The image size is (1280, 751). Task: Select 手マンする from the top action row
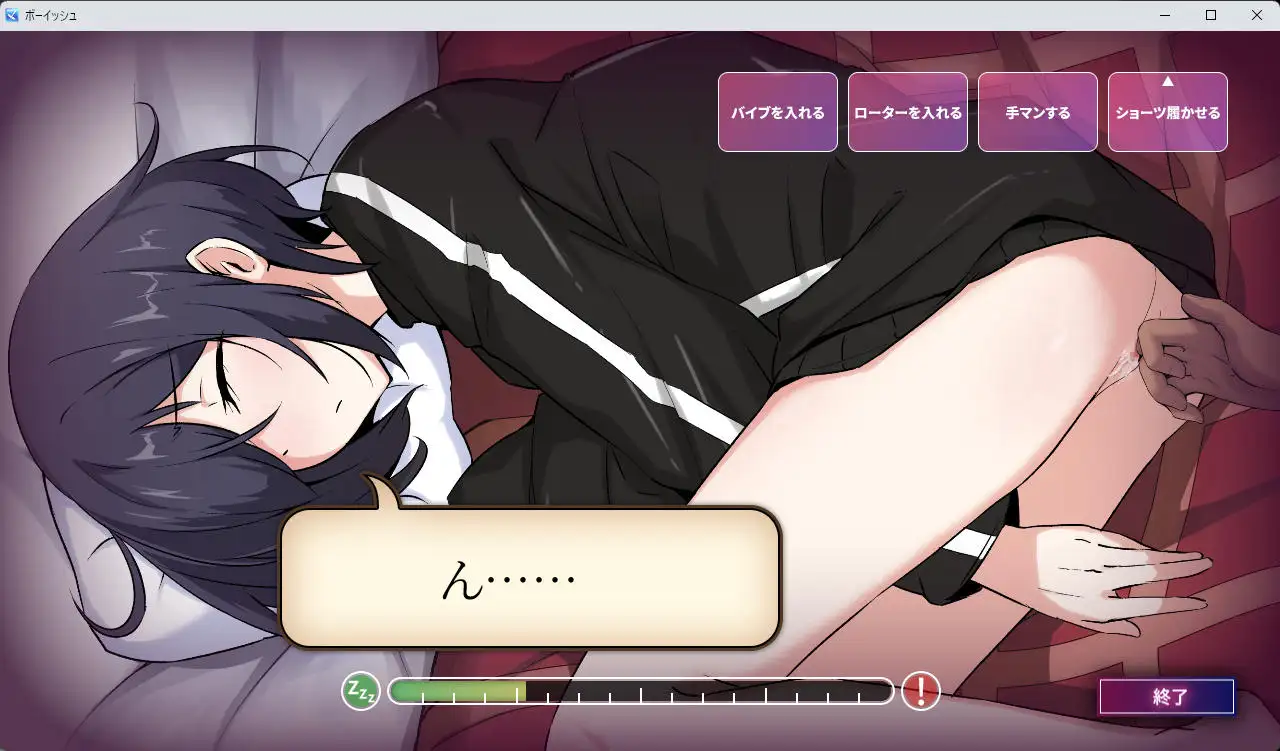(1037, 112)
